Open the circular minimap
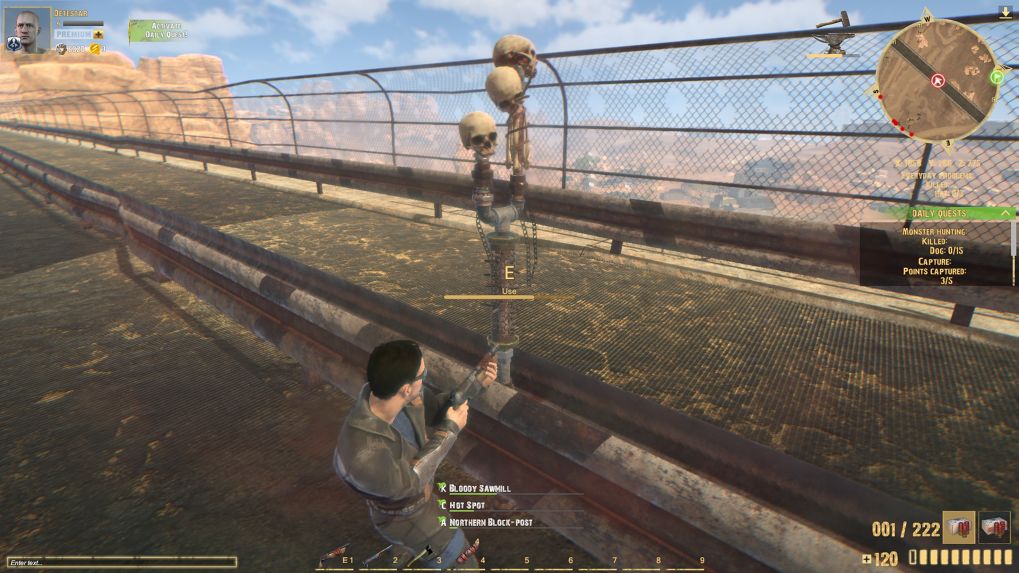This screenshot has width=1019, height=573. tap(937, 78)
